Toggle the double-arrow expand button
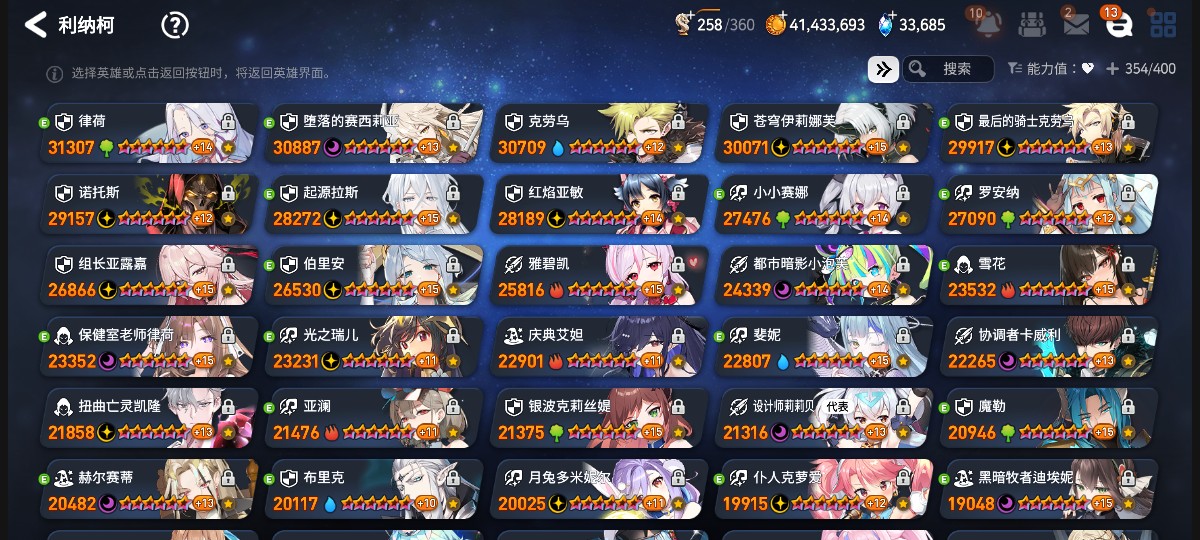This screenshot has height=540, width=1200. click(882, 69)
